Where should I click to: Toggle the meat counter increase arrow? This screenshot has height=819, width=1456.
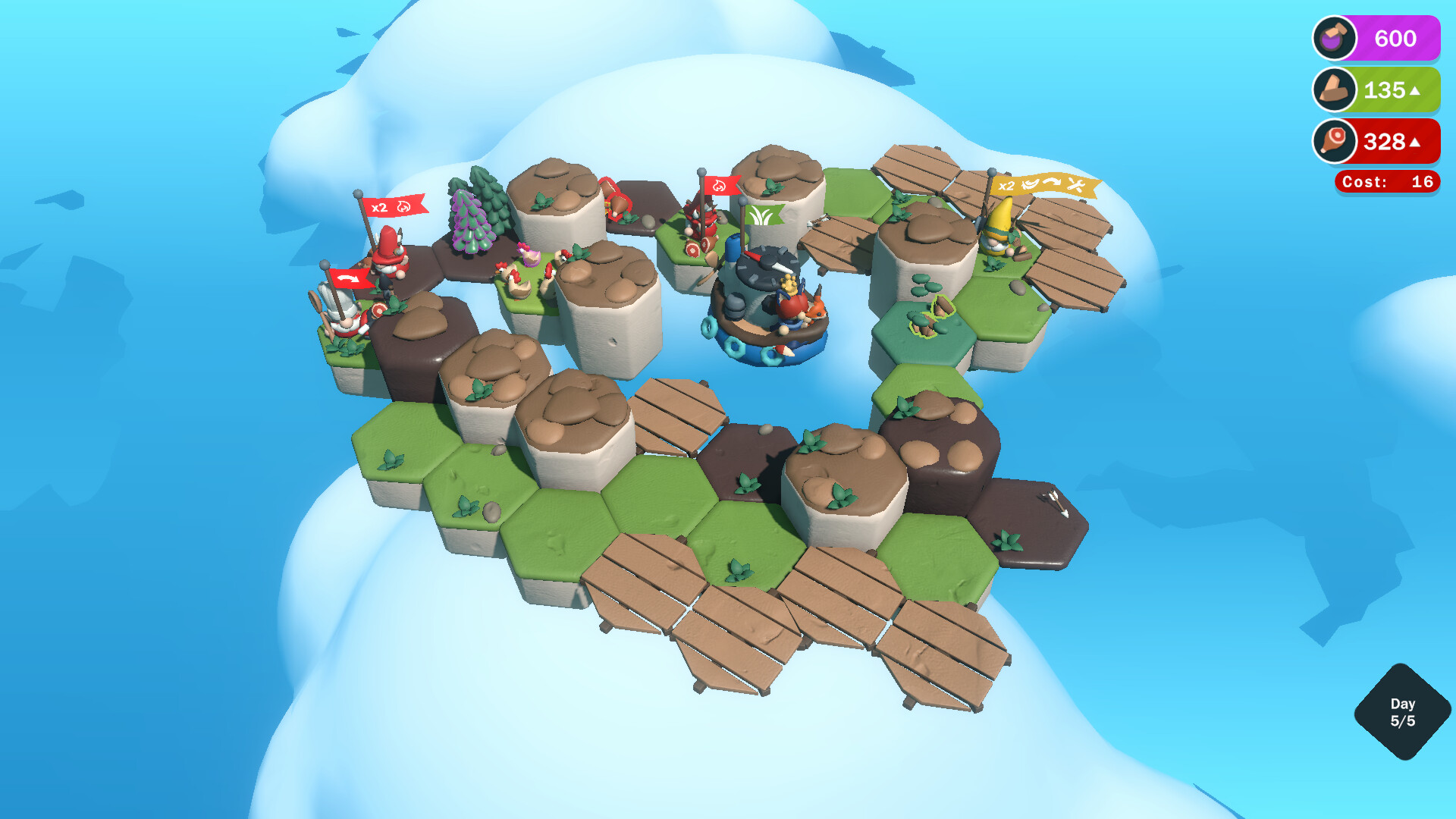[1417, 142]
